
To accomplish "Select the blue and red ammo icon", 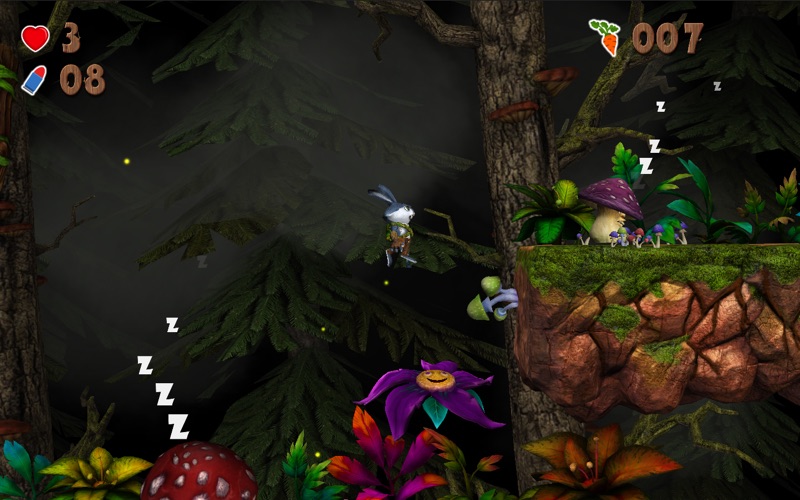I will coord(34,80).
